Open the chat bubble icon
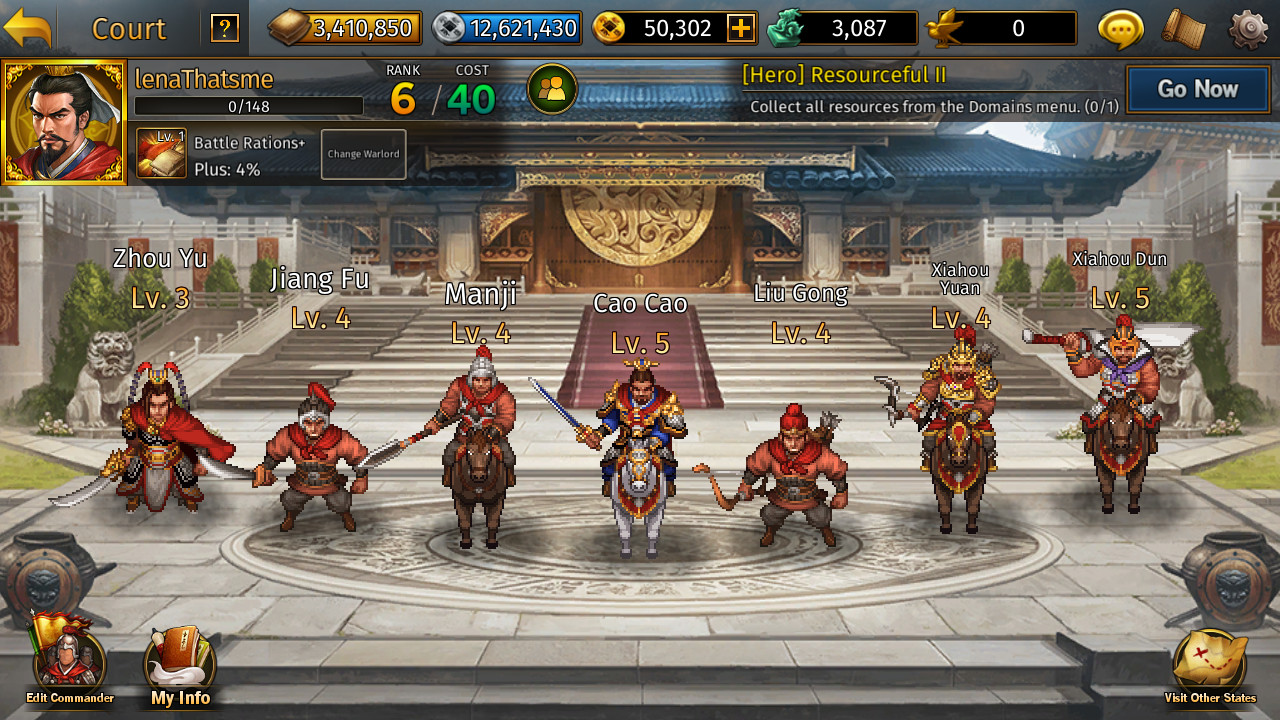This screenshot has width=1280, height=720. point(1119,27)
